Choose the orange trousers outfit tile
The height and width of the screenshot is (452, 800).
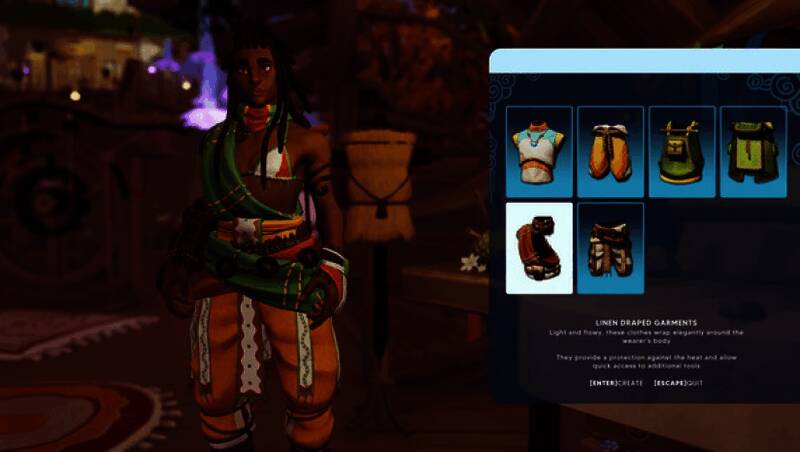[610, 151]
